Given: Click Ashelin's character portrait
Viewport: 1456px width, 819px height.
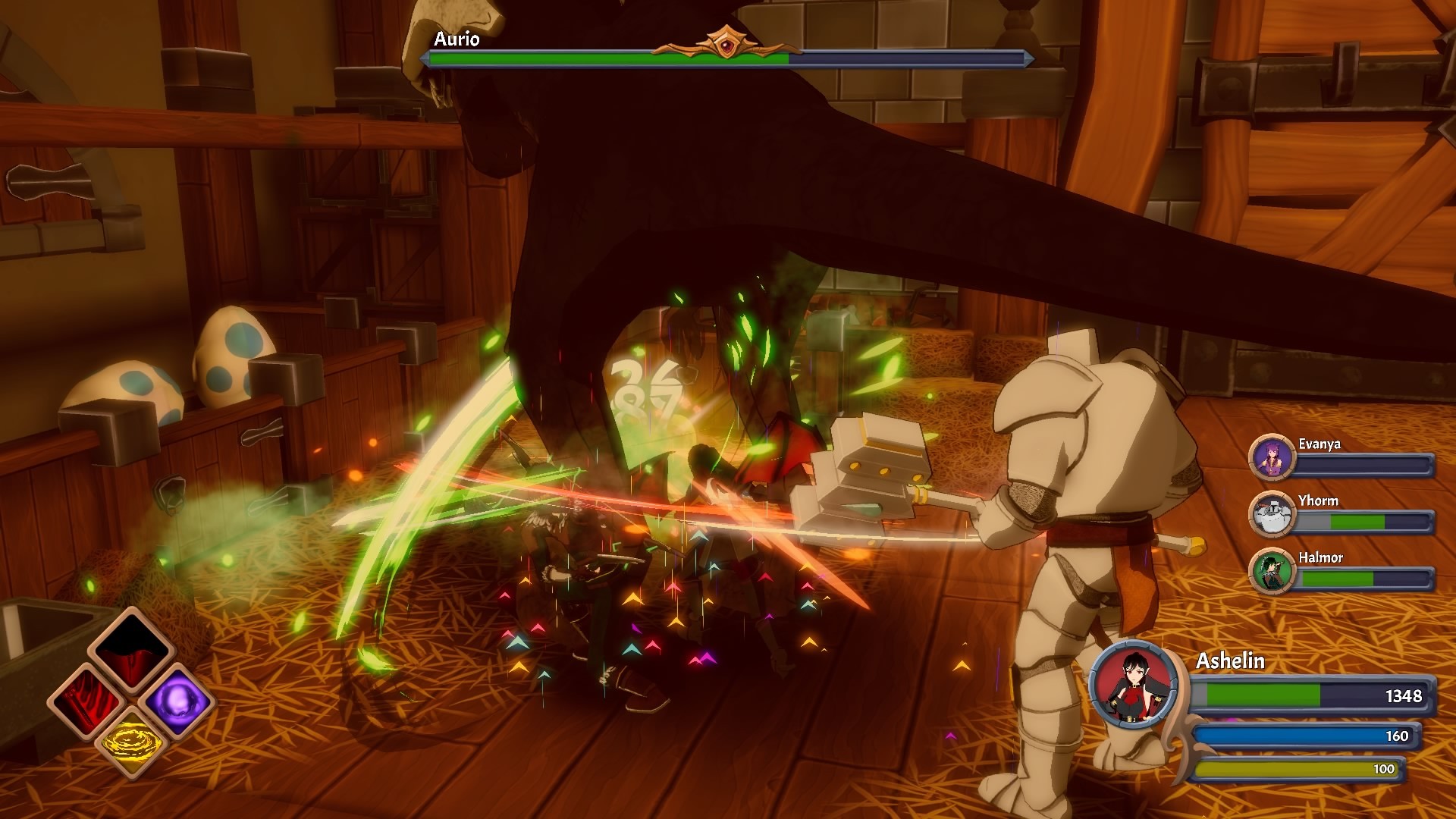Looking at the screenshot, I should (1134, 685).
